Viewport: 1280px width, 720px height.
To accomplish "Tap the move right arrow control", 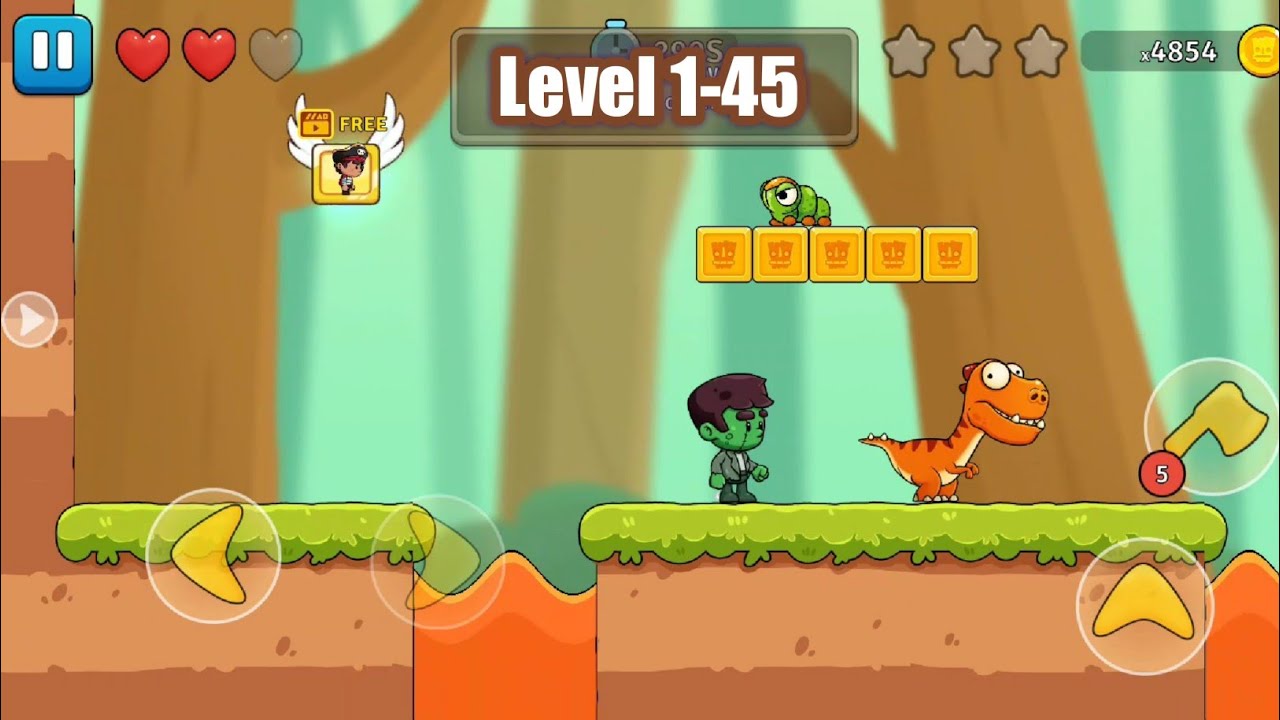I will click(438, 561).
